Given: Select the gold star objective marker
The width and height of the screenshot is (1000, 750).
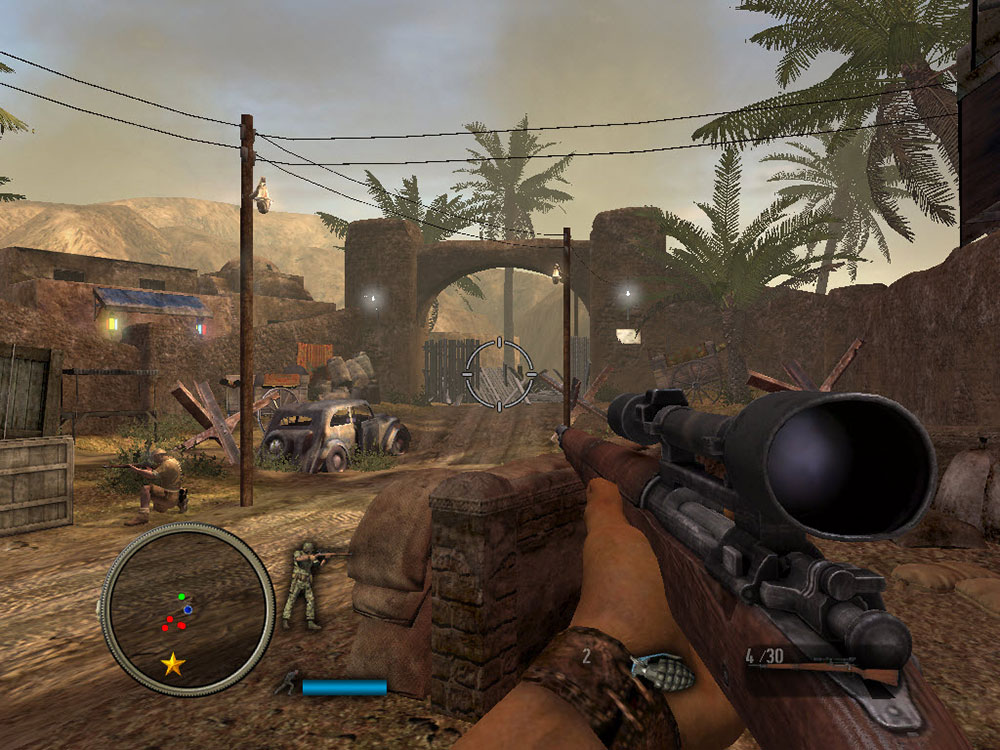Looking at the screenshot, I should 173,663.
